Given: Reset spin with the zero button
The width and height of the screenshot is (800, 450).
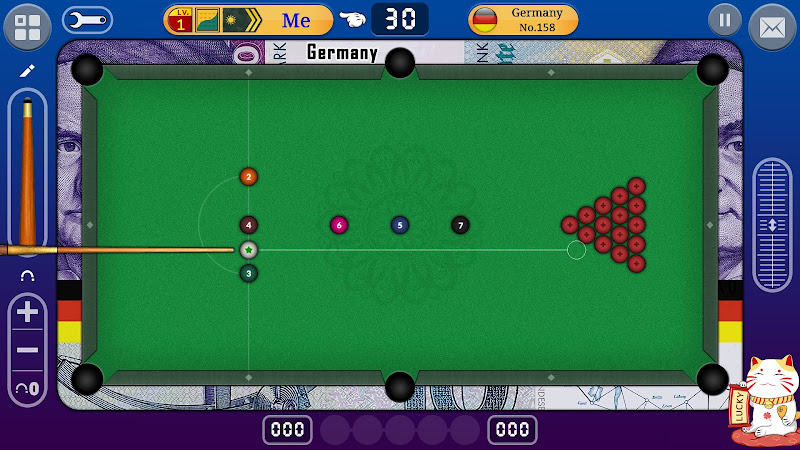Looking at the screenshot, I should 28,387.
